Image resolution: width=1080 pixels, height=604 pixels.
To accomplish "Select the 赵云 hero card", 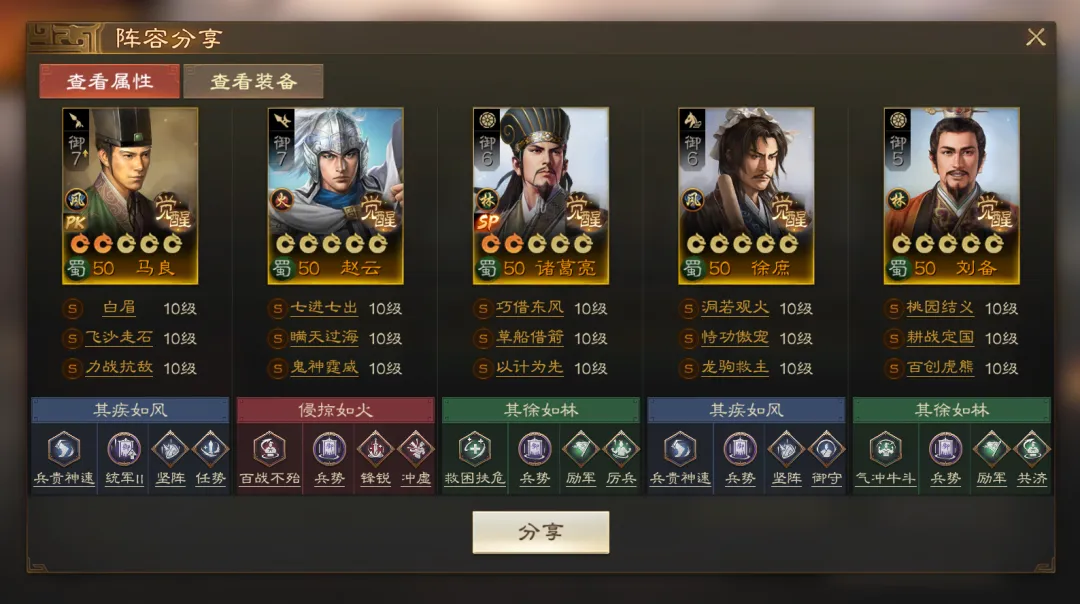I will tap(335, 195).
